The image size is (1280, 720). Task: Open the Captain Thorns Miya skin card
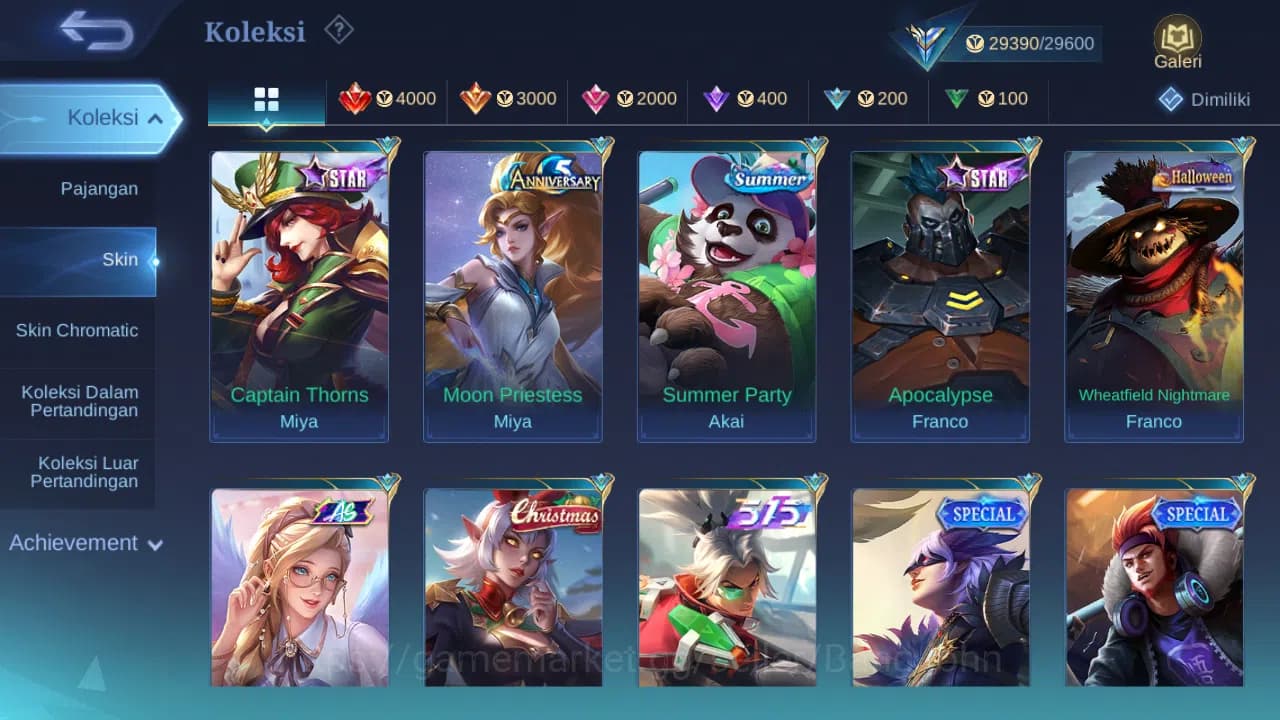(298, 290)
